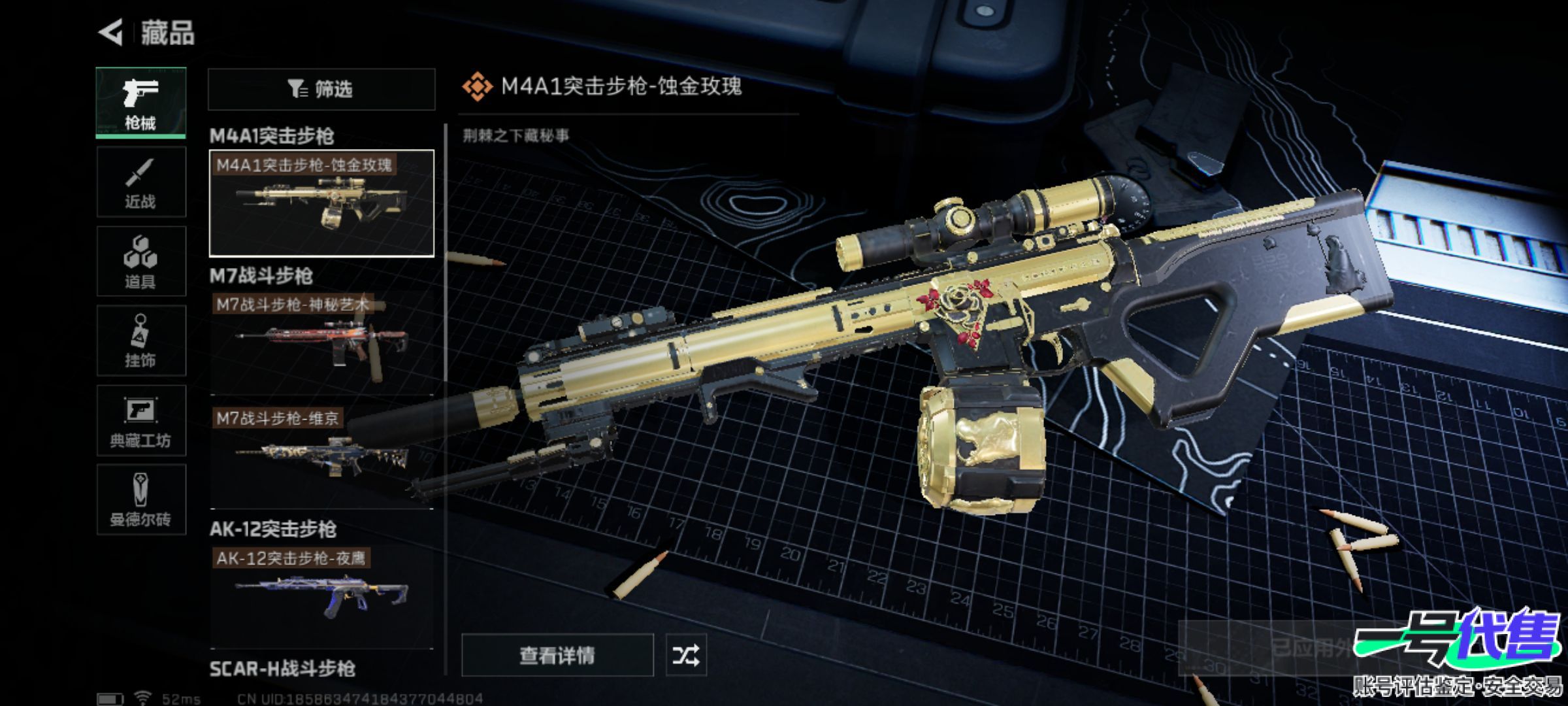Select the M4A1突击步枪-蚀金玫瑰 skin thumbnail
This screenshot has width=1568, height=706.
click(321, 203)
